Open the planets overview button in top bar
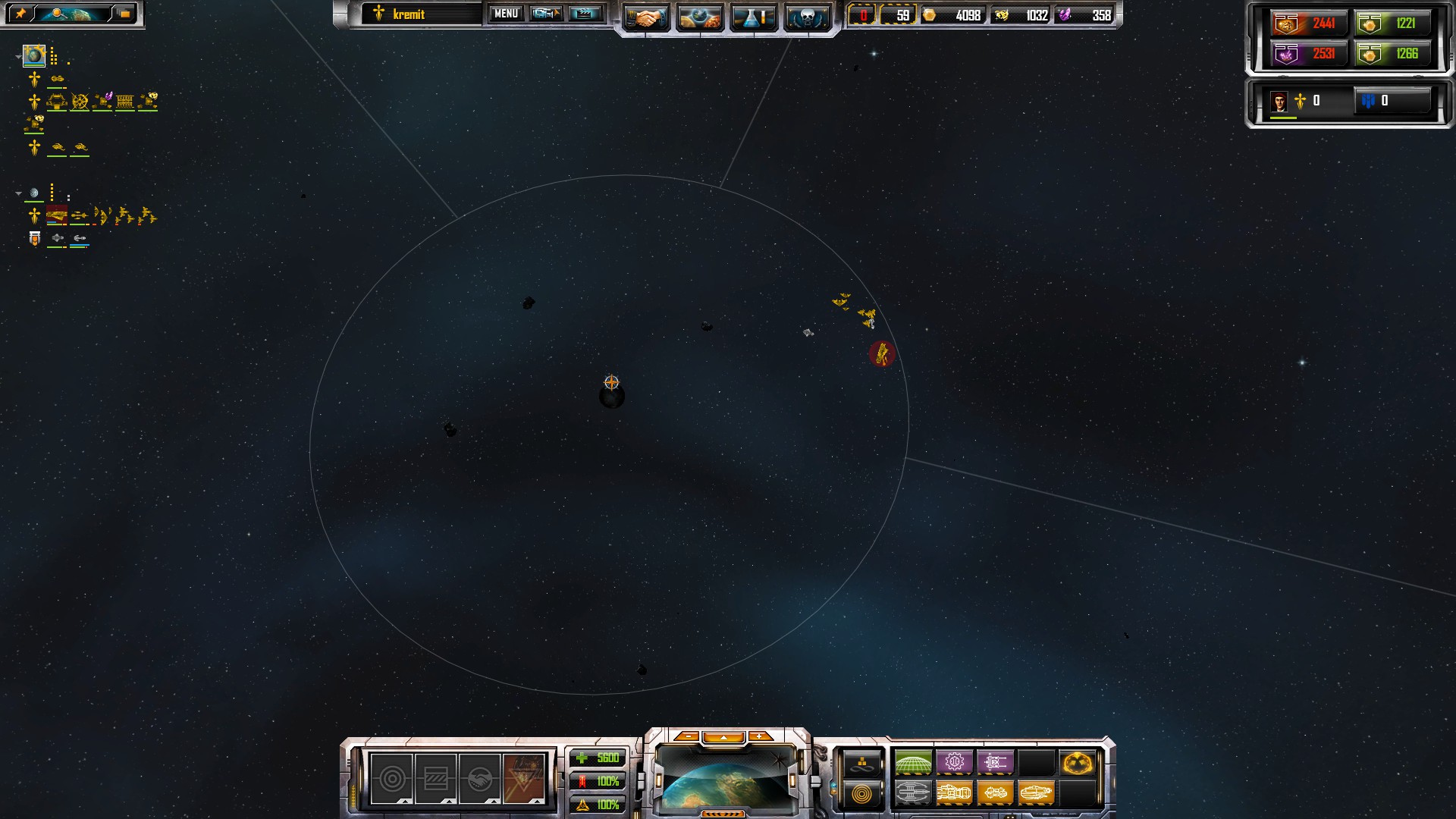1456x819 pixels. coord(699,17)
